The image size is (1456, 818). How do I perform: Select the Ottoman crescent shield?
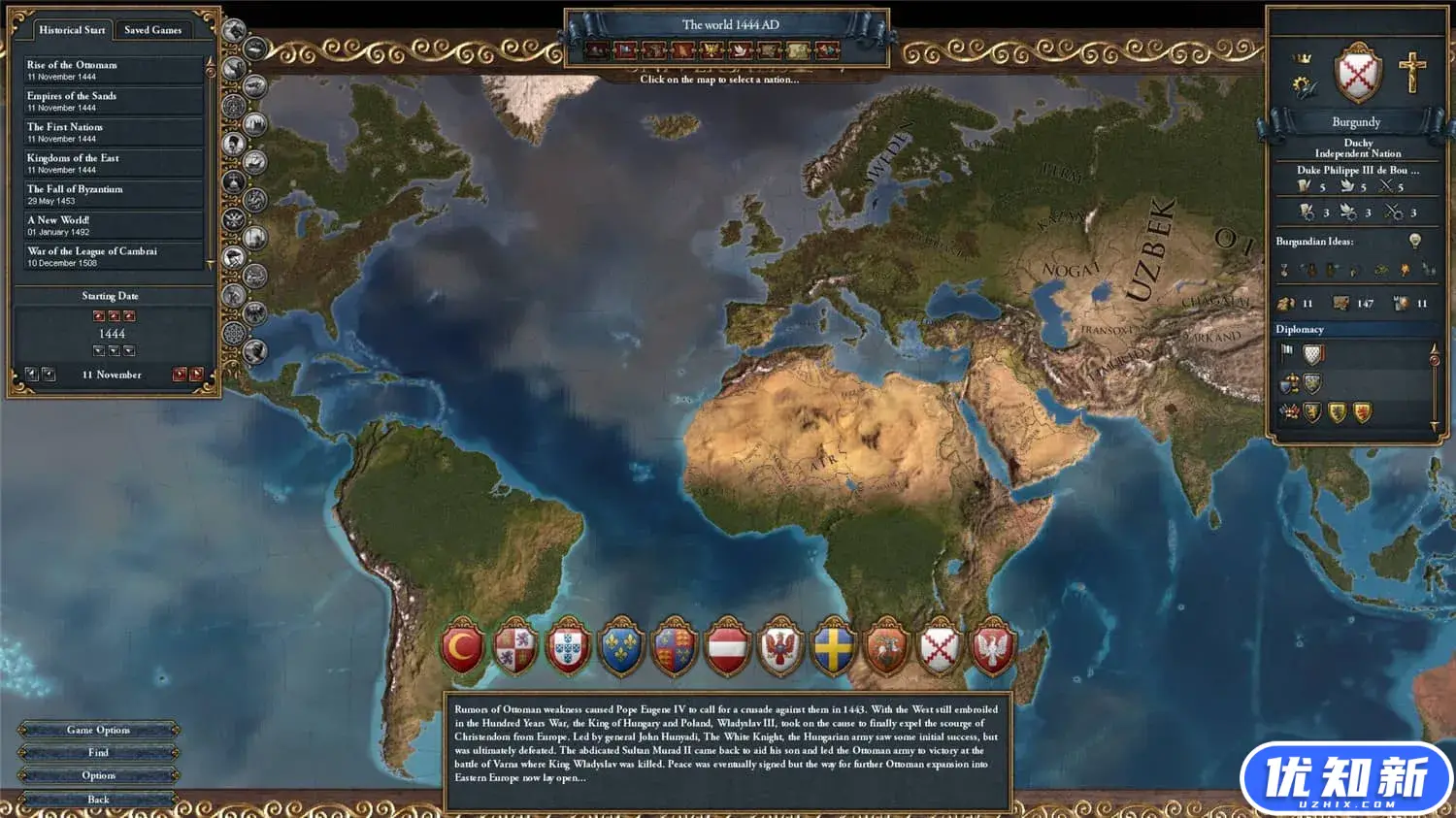click(x=464, y=646)
